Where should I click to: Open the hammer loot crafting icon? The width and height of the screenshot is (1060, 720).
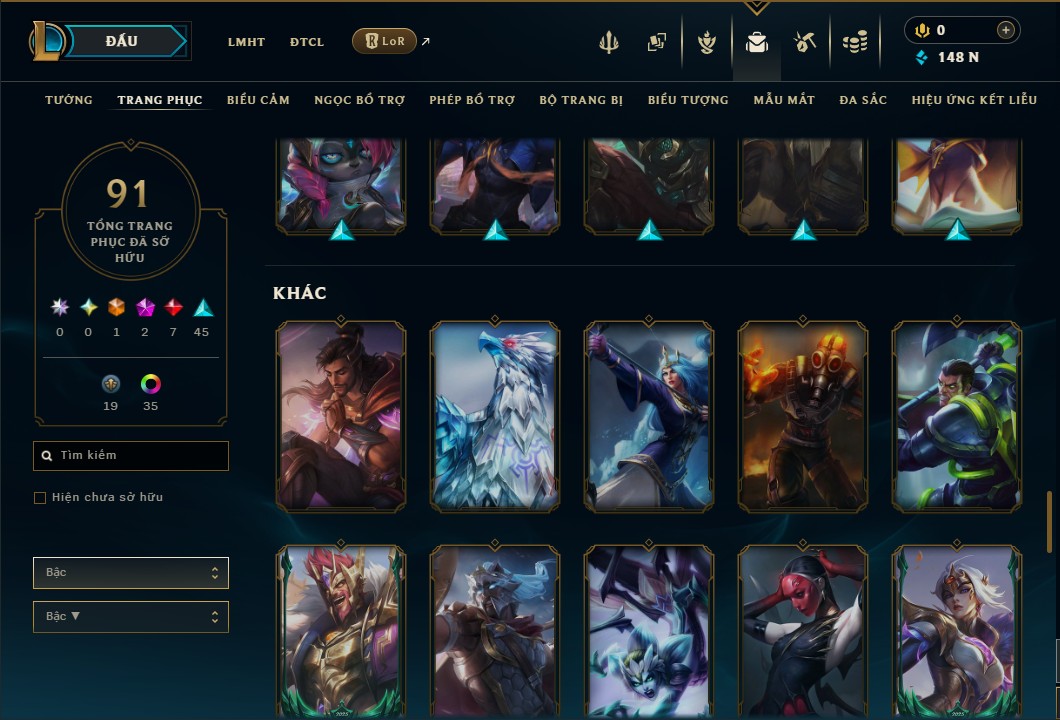(805, 42)
